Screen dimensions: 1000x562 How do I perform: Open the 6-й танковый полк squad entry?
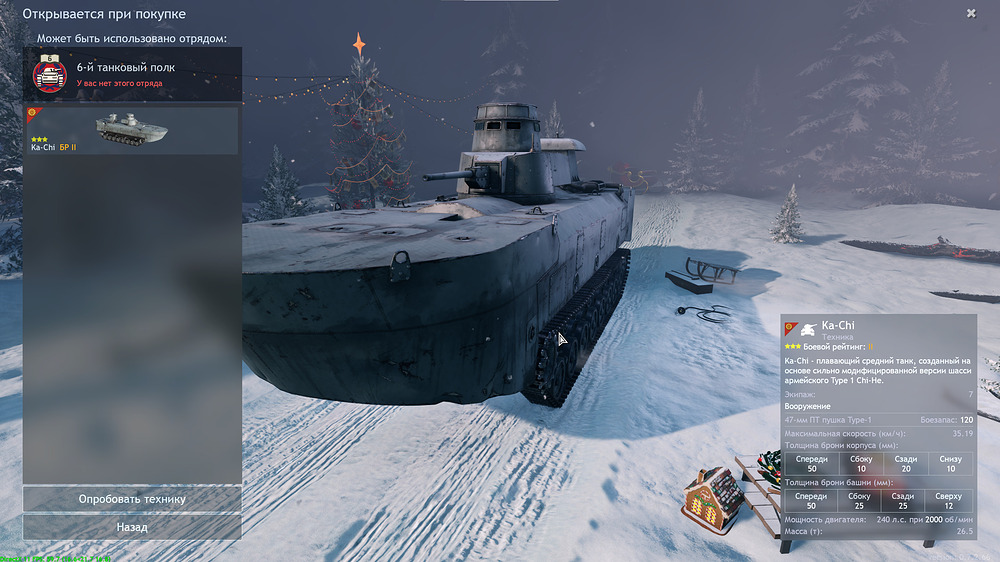click(132, 74)
